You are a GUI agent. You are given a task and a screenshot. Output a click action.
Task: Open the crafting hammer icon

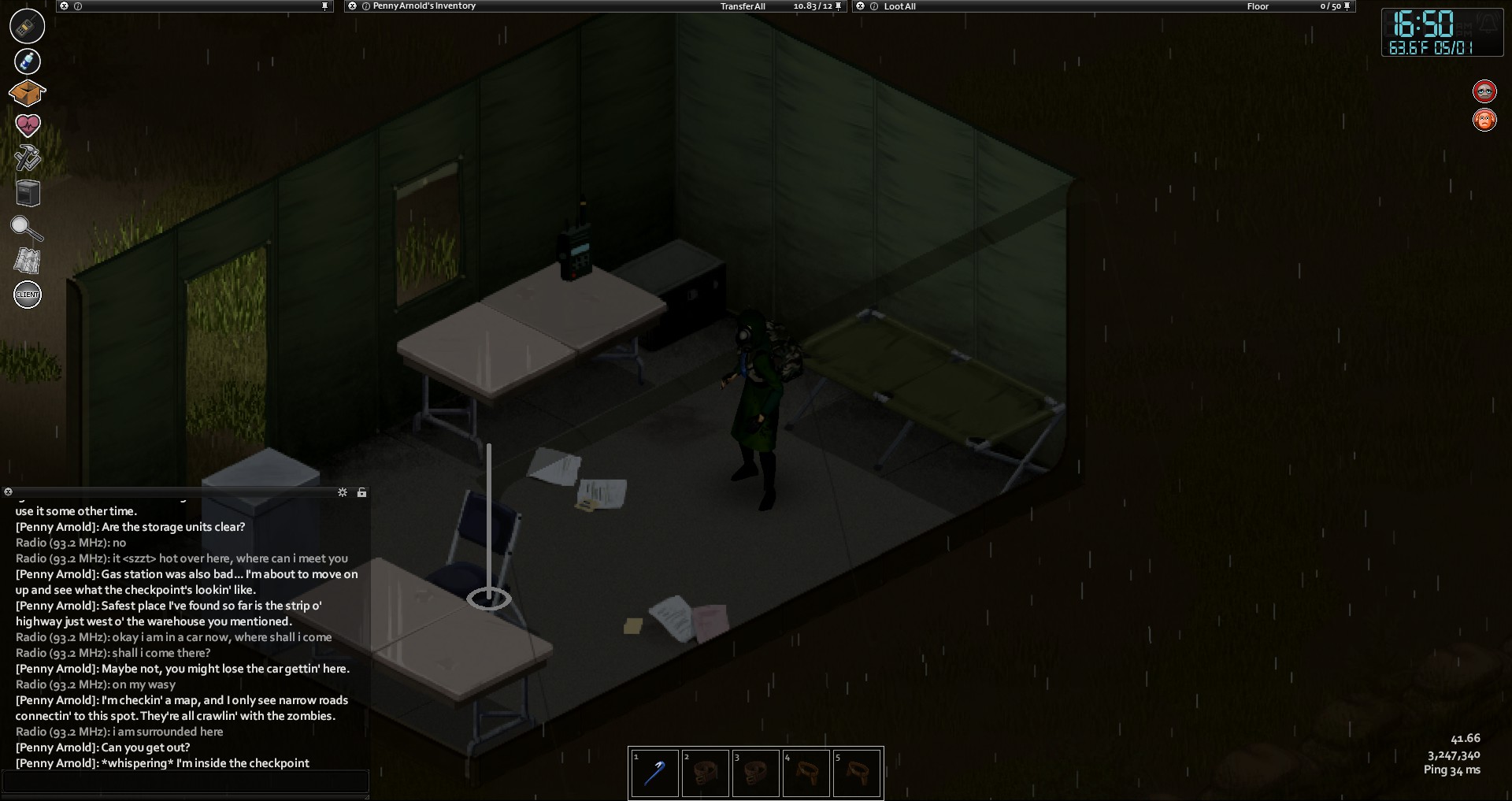(x=28, y=158)
